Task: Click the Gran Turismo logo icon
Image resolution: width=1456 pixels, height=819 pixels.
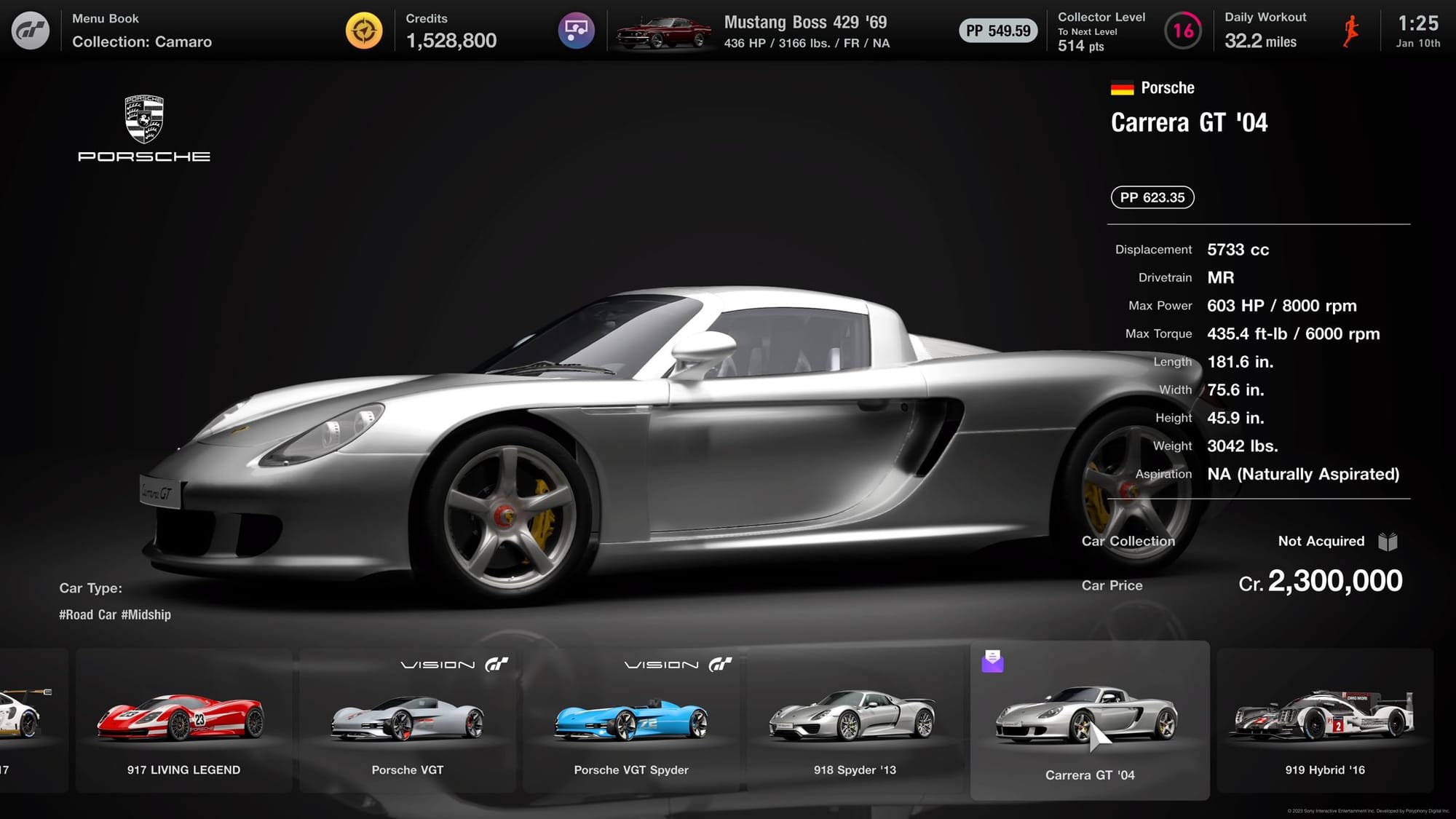Action: [x=31, y=31]
